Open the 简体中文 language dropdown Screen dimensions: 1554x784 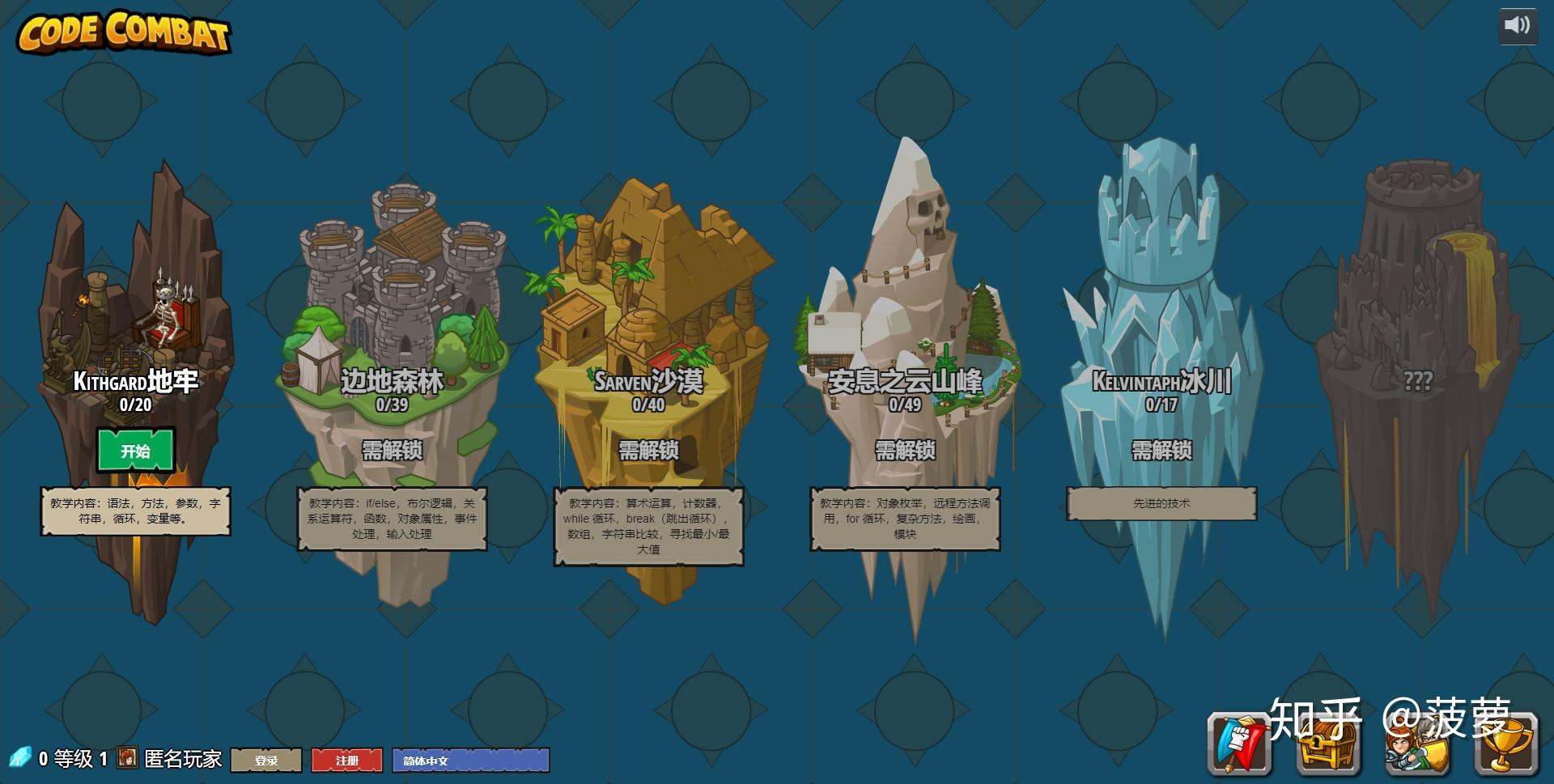(470, 761)
